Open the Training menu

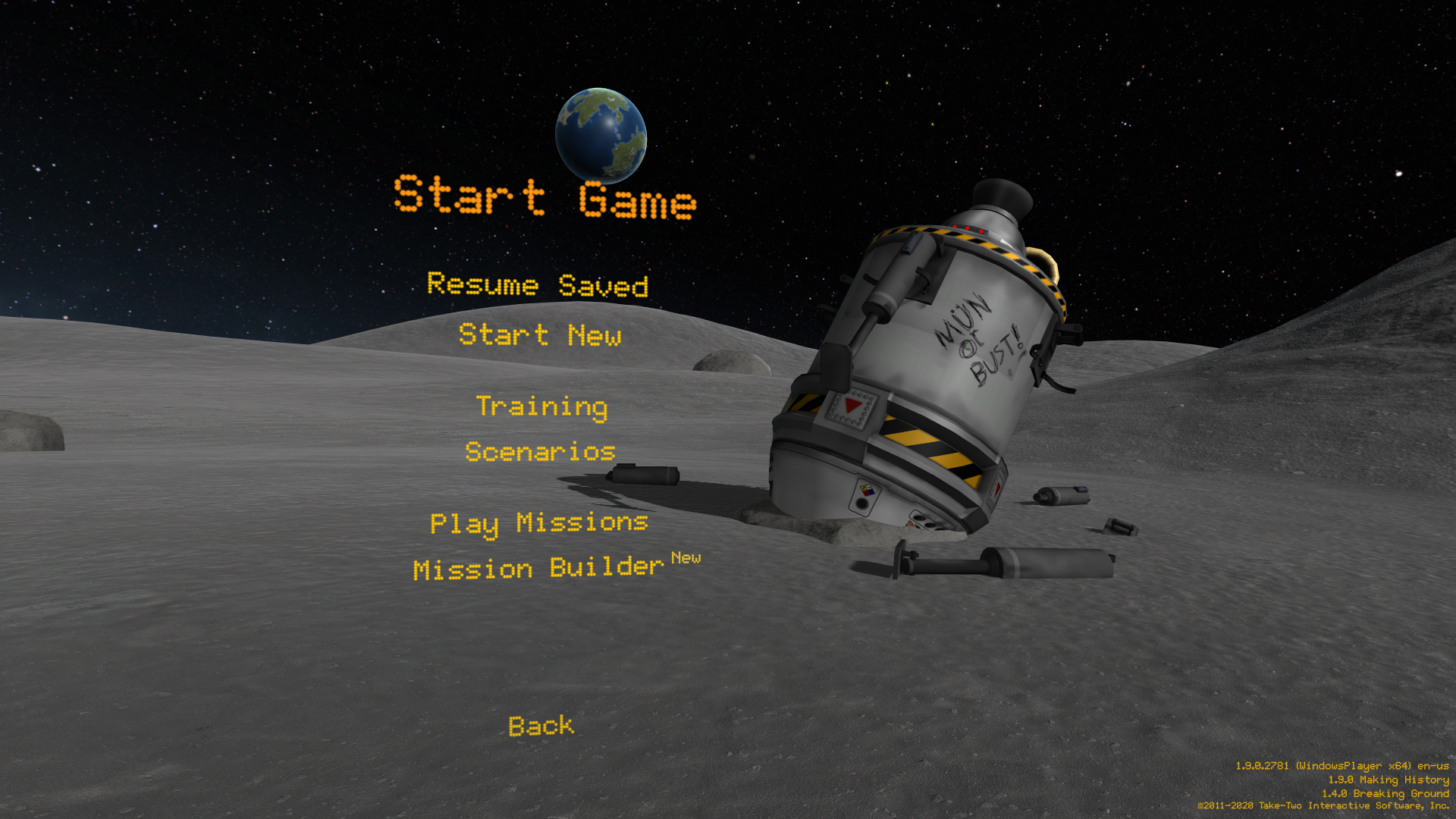coord(541,406)
